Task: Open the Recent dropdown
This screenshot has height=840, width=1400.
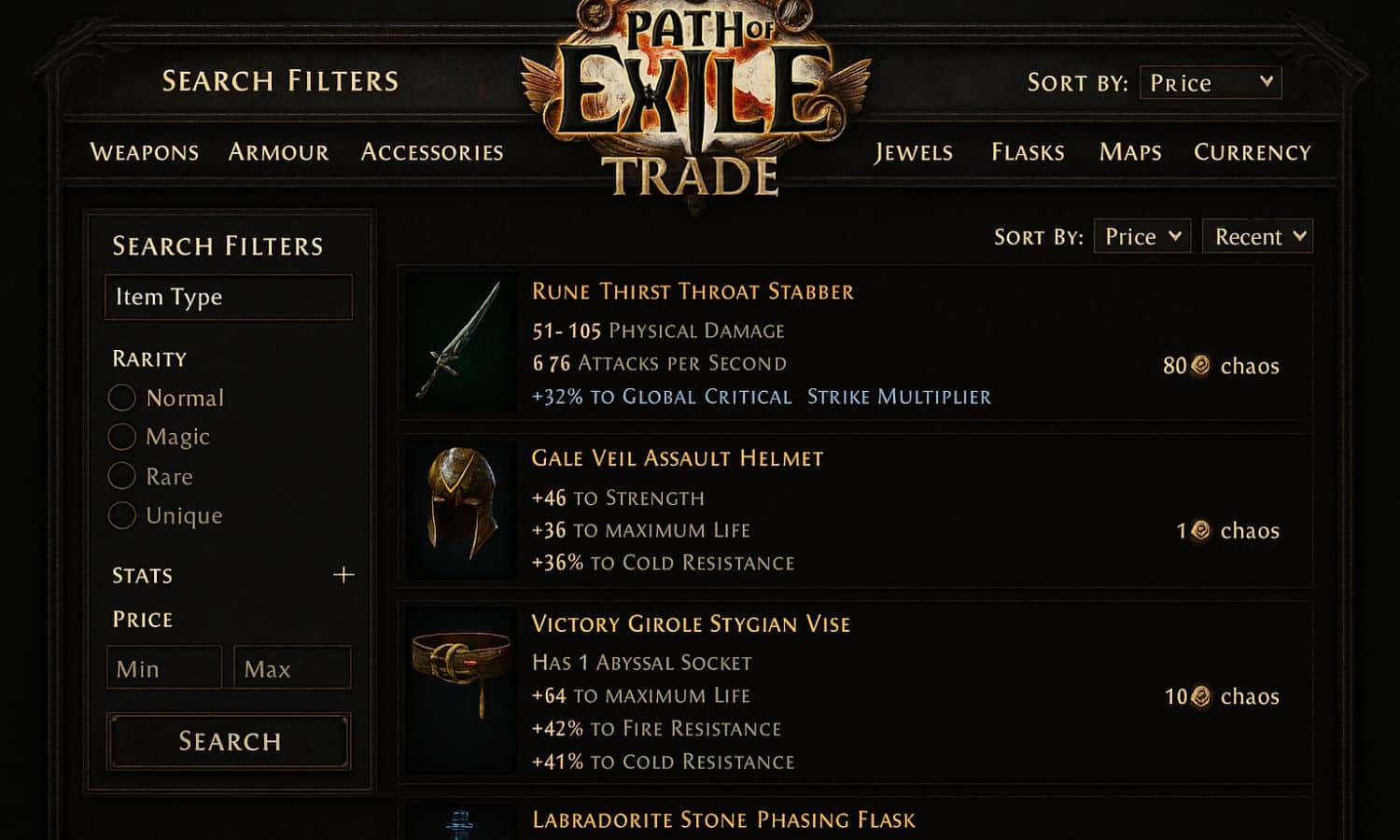Action: point(1256,236)
